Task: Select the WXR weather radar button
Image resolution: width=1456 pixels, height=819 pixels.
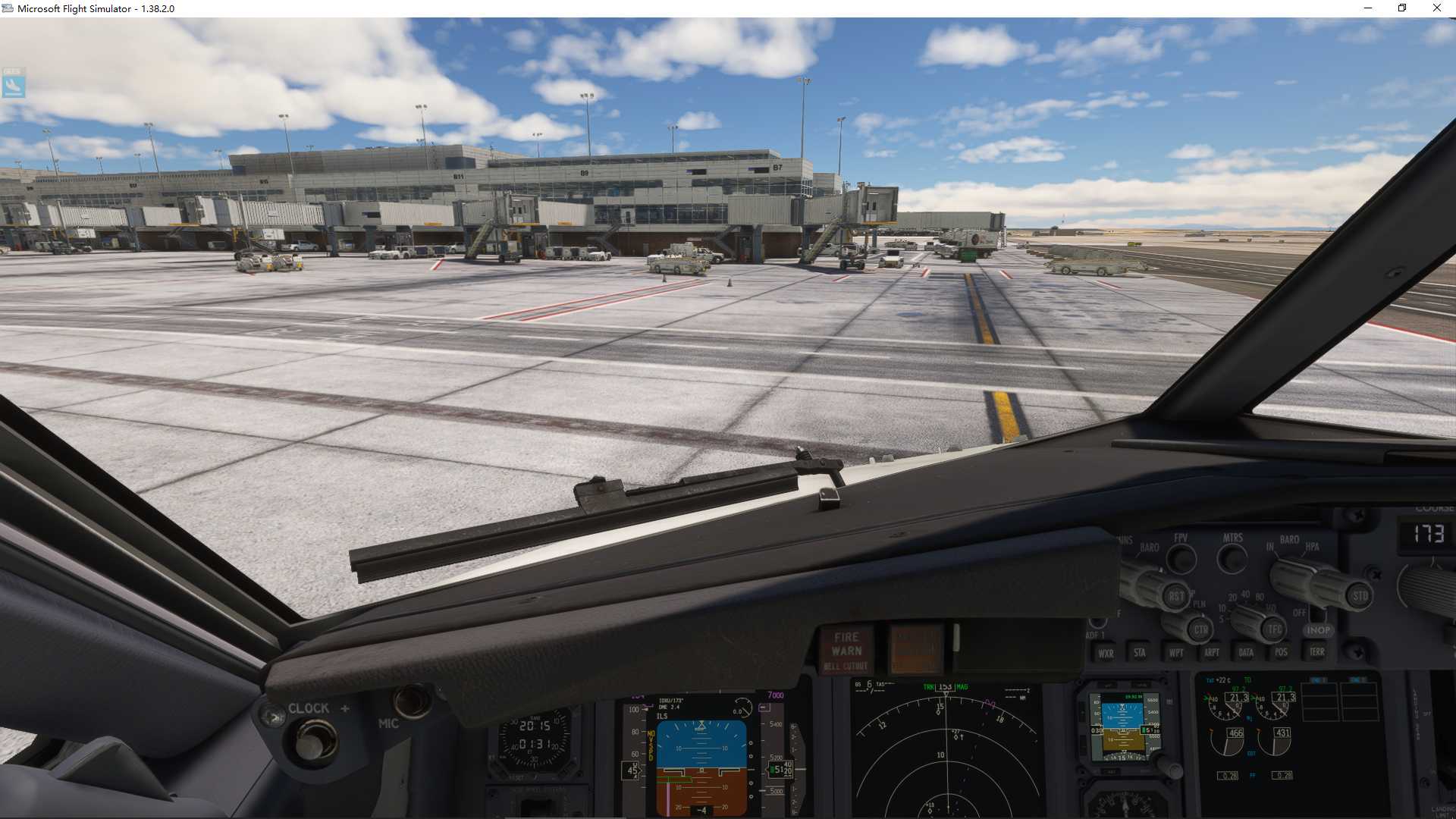Action: point(1106,654)
